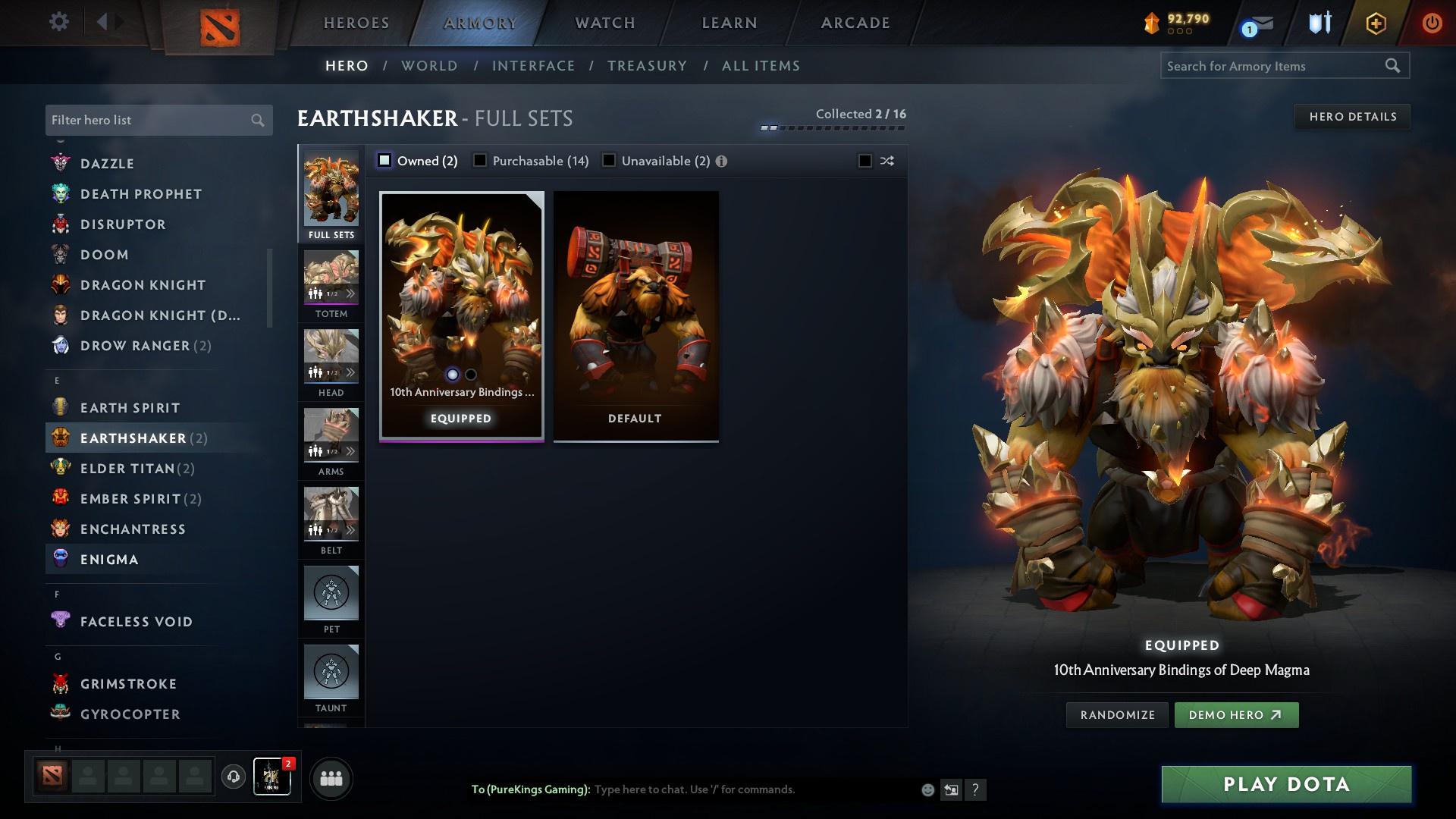Enable the Owned (2) filter checkbox
Screen dimensions: 1456x819
tap(385, 160)
